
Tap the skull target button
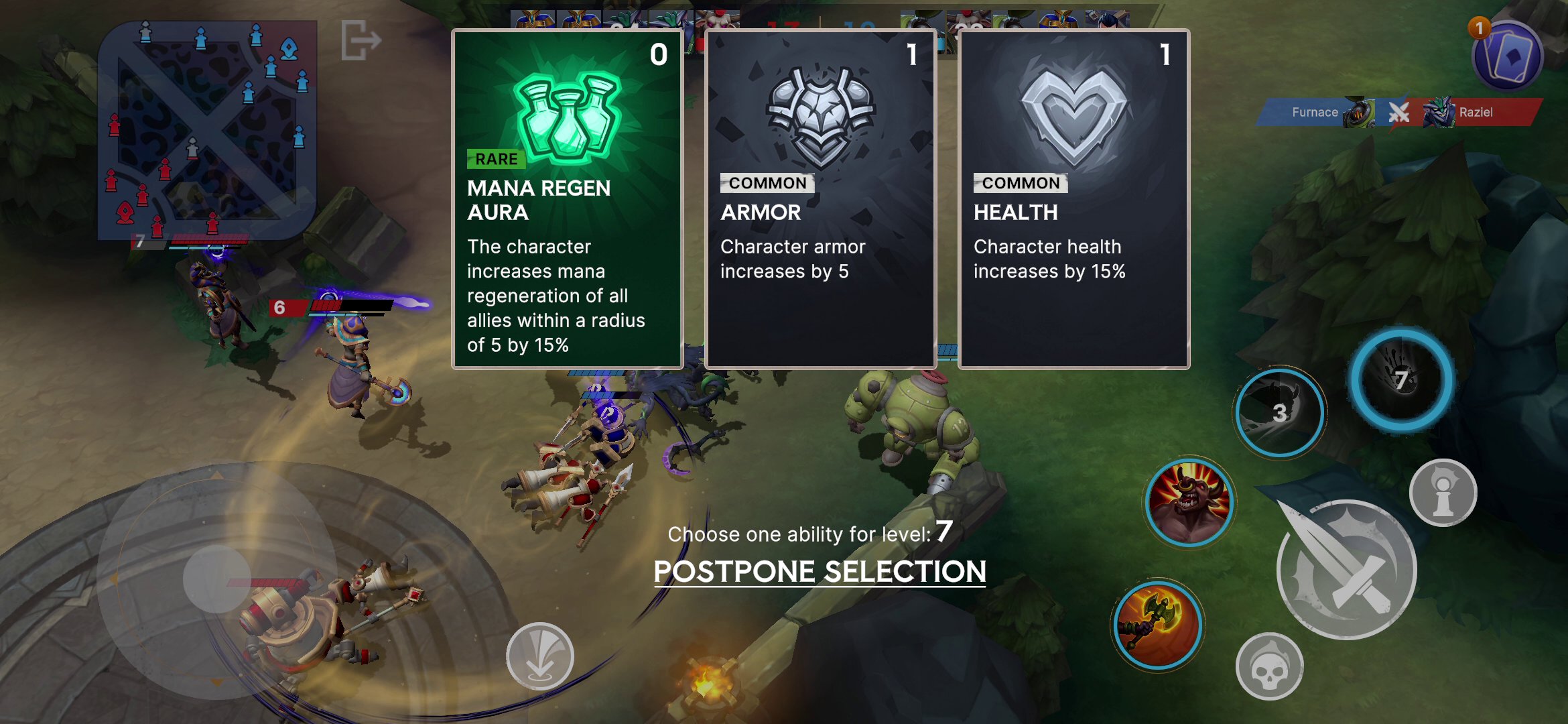(1269, 666)
